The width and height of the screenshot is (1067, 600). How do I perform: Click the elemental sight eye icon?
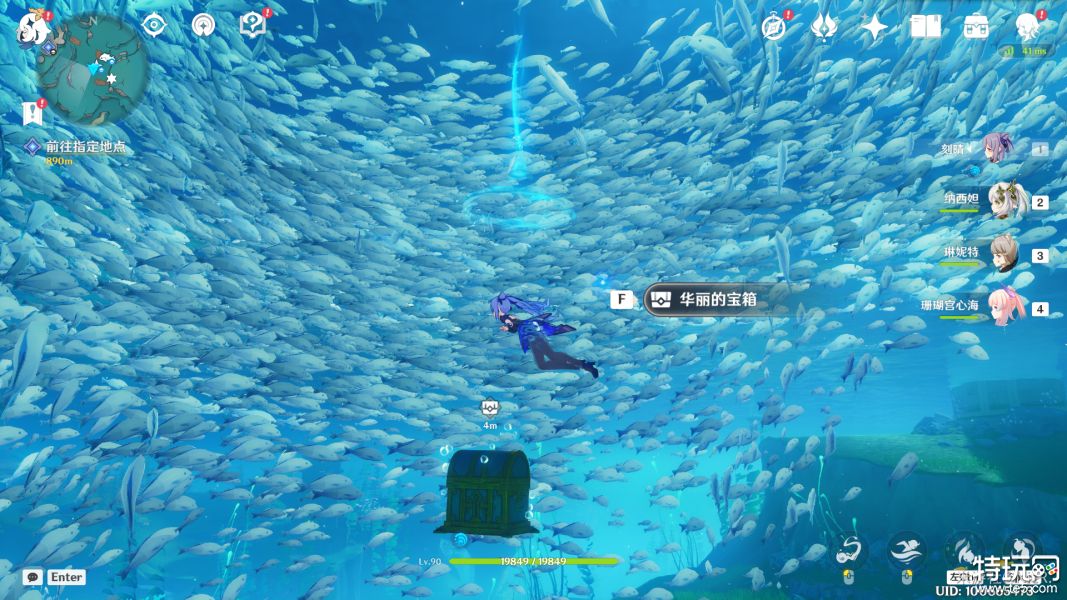click(x=153, y=26)
